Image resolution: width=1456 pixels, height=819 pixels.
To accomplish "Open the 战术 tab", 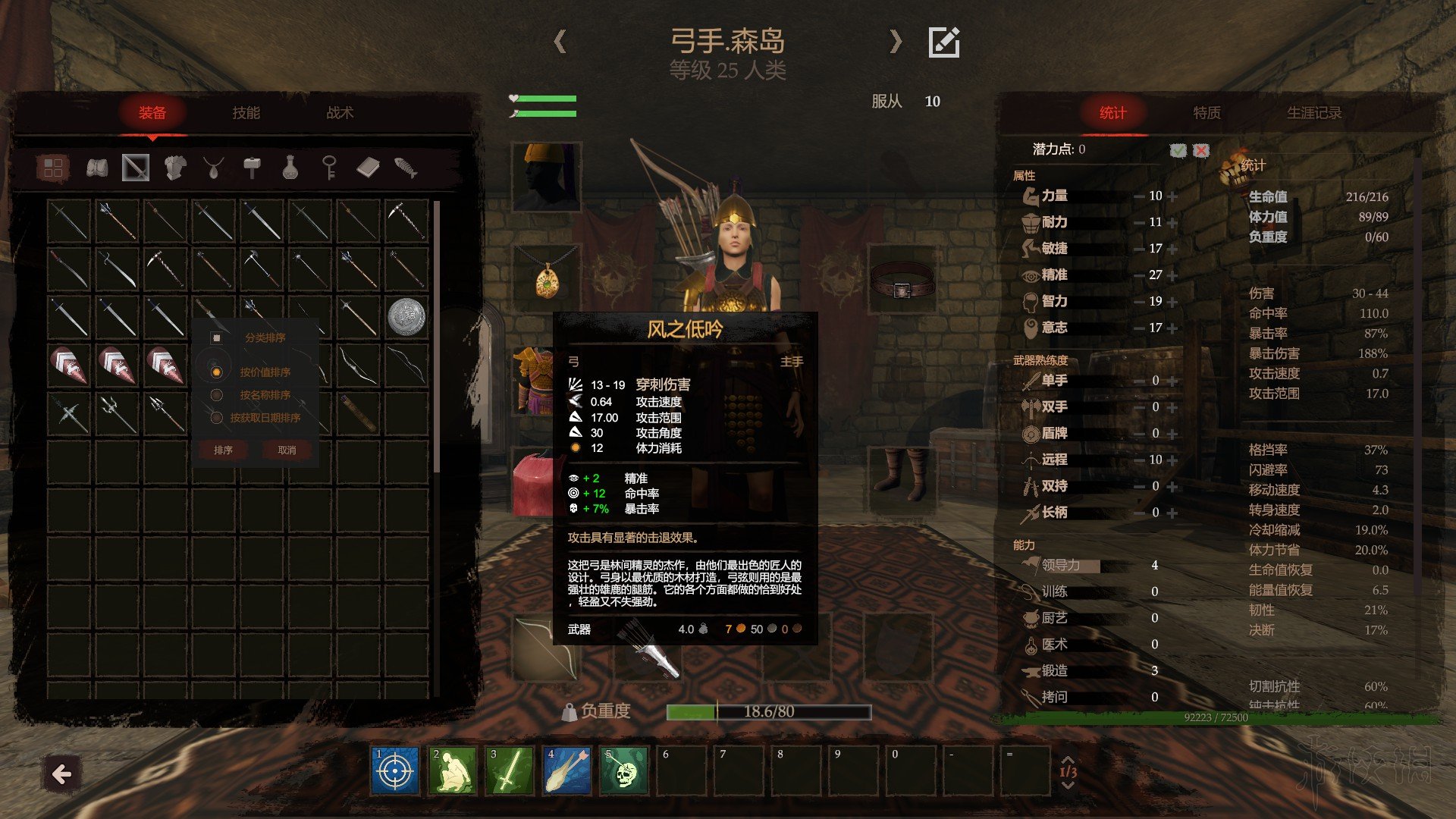I will click(x=340, y=113).
